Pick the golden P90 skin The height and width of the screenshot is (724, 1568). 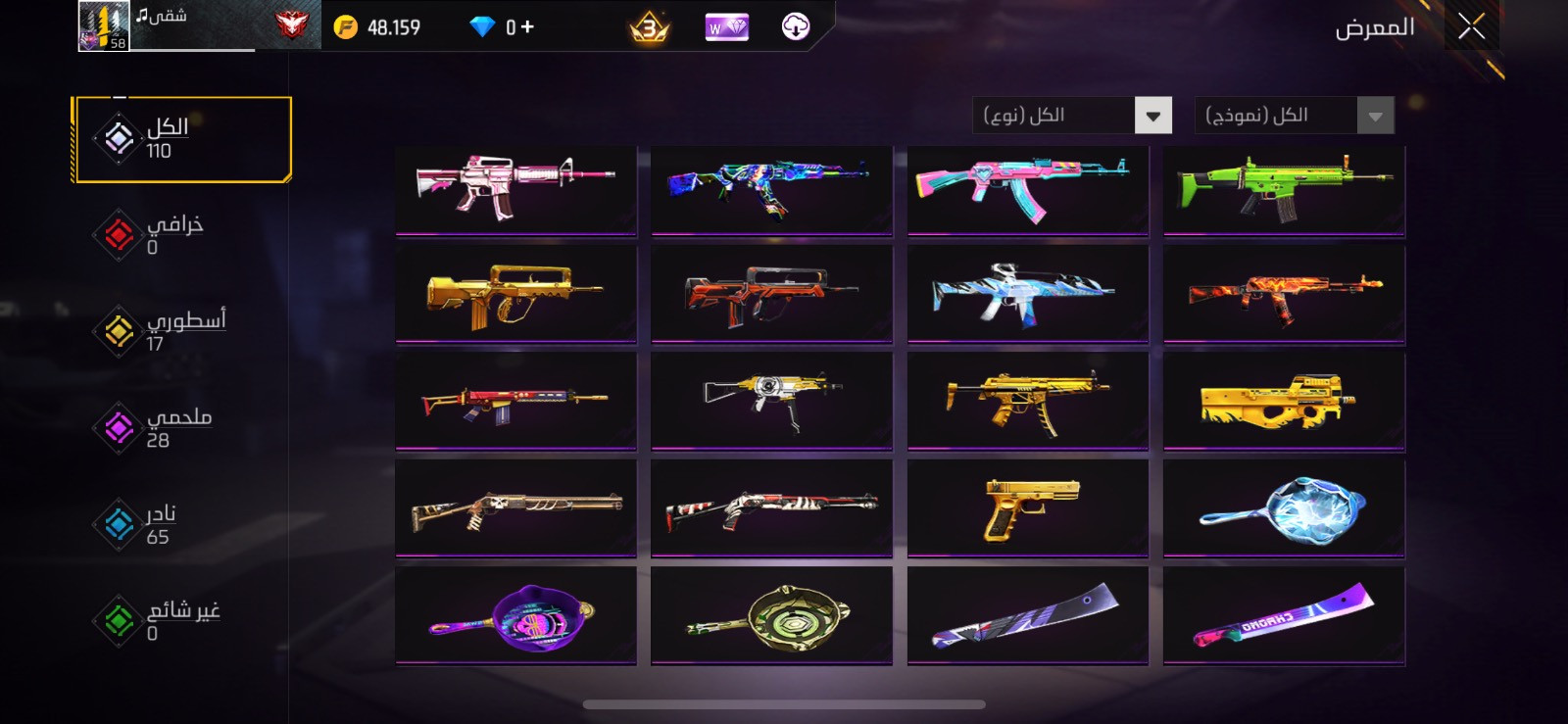tap(1284, 401)
